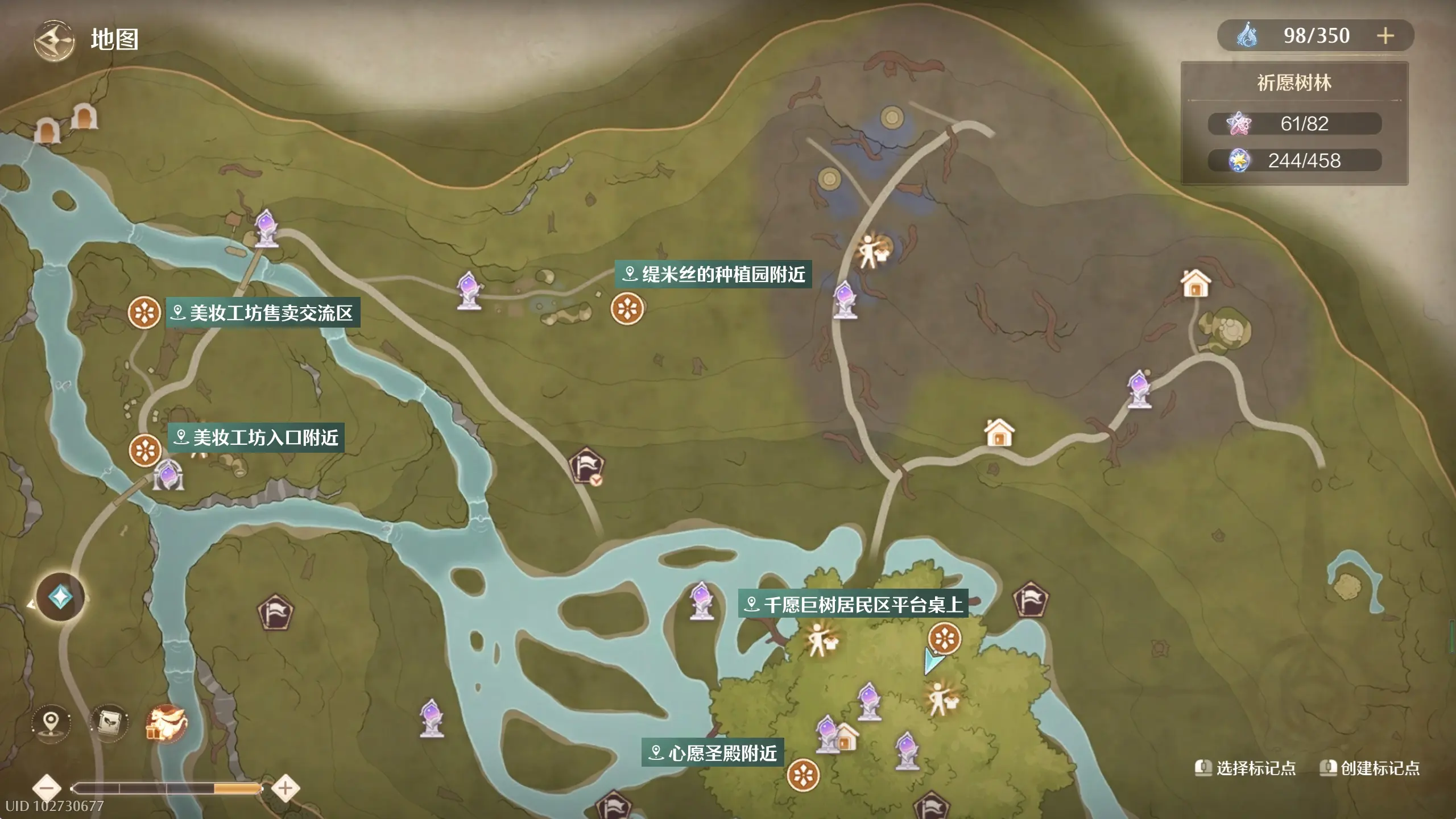Click the back button beside 地图

[53, 40]
